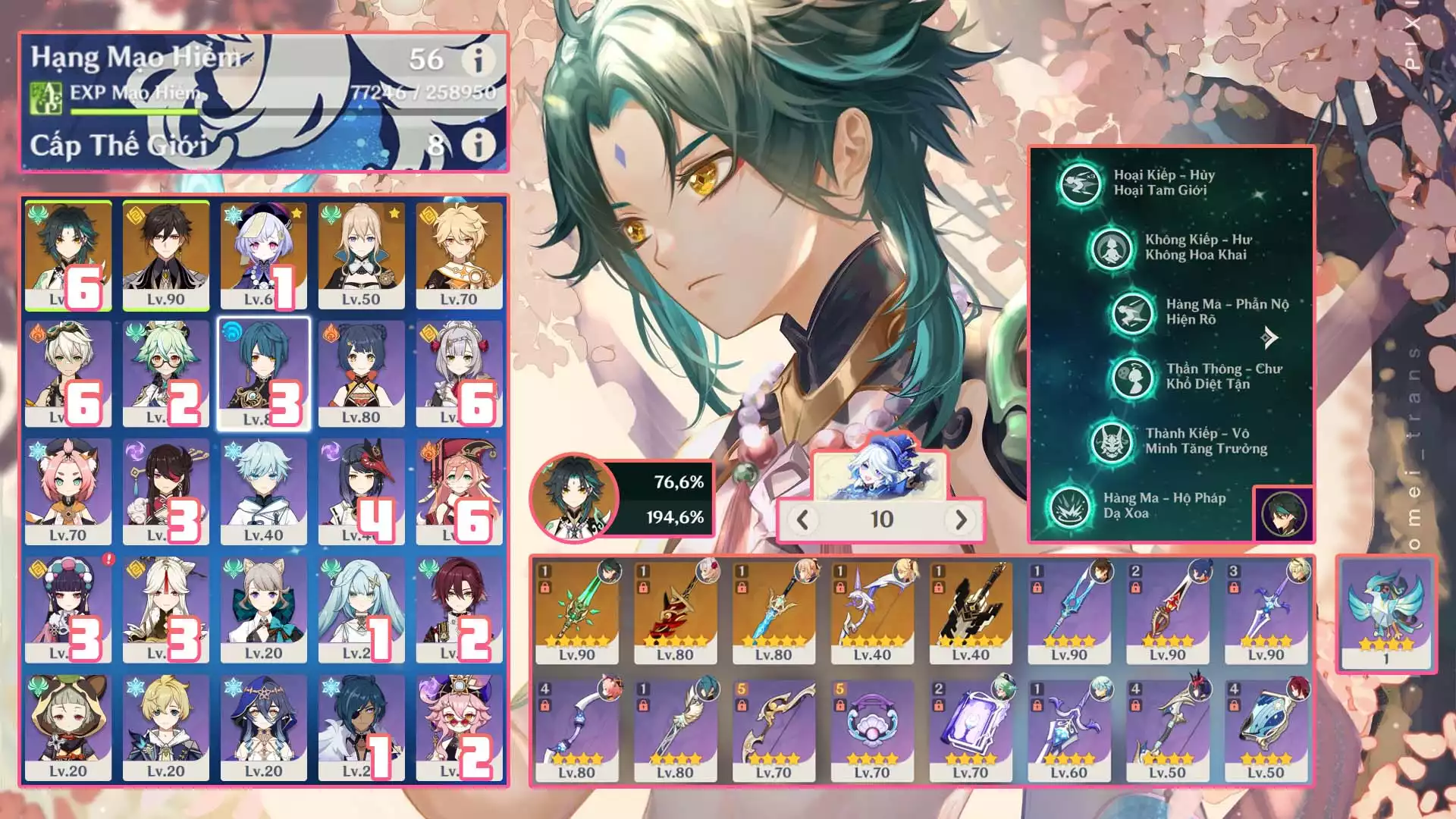Open the Hoại Kiếp - Hủy Hoại Tam Giới constellation
The width and height of the screenshot is (1456, 819).
[x=1080, y=183]
